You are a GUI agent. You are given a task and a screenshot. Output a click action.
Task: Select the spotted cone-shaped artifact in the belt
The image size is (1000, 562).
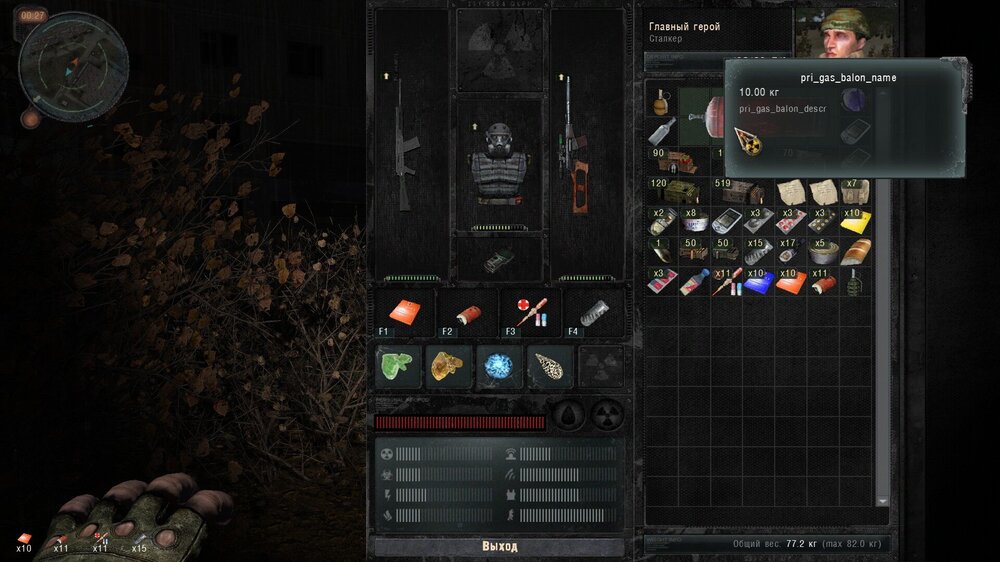(549, 367)
